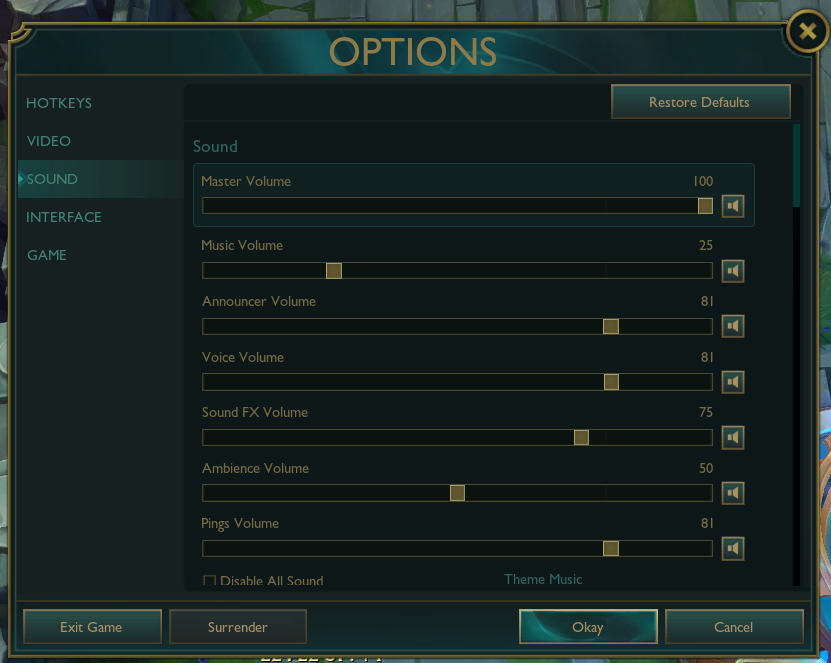Select the Interface options tab

64,217
